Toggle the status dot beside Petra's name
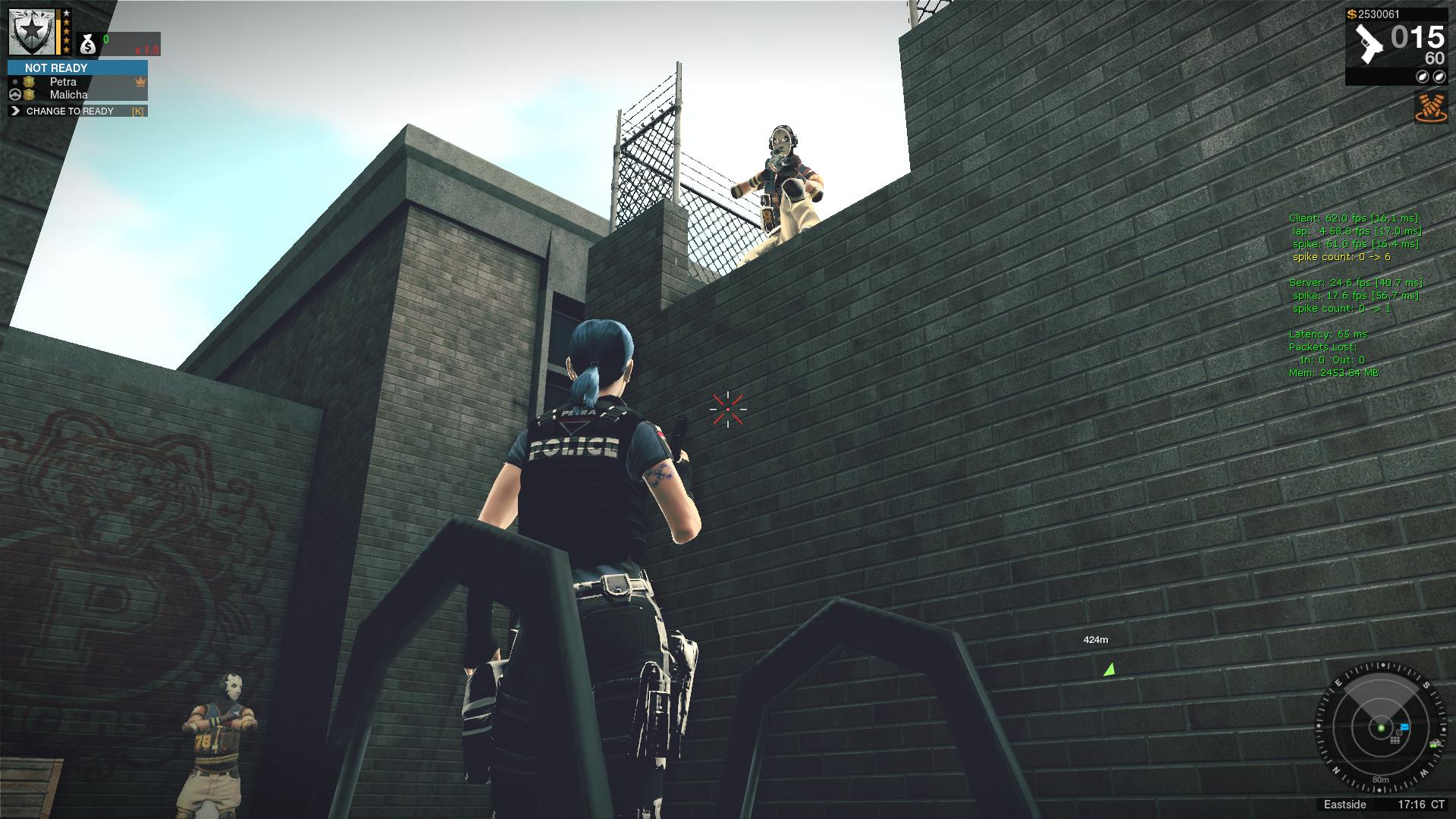This screenshot has width=1456, height=819. (15, 82)
